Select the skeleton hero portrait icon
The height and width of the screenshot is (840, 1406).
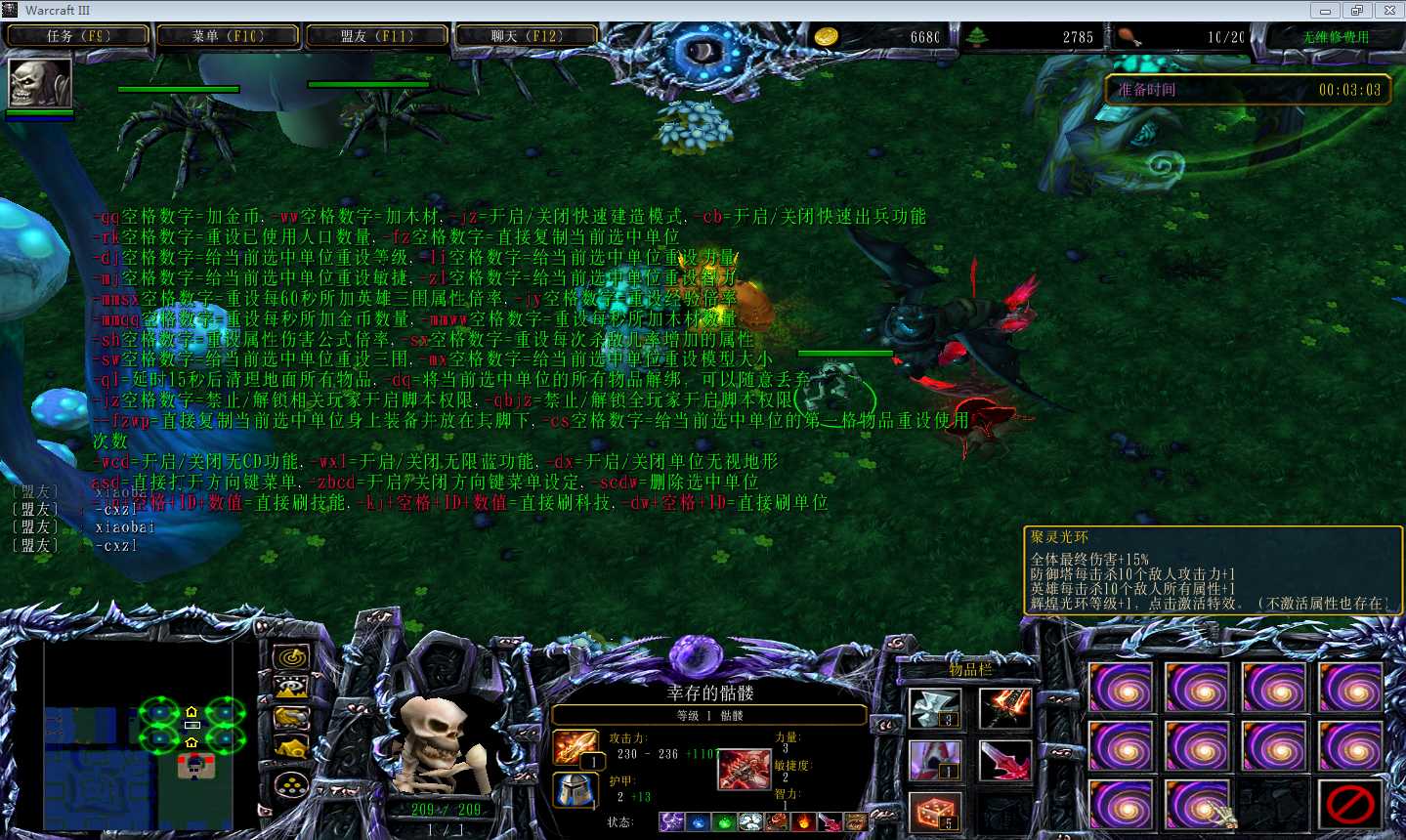click(x=40, y=83)
